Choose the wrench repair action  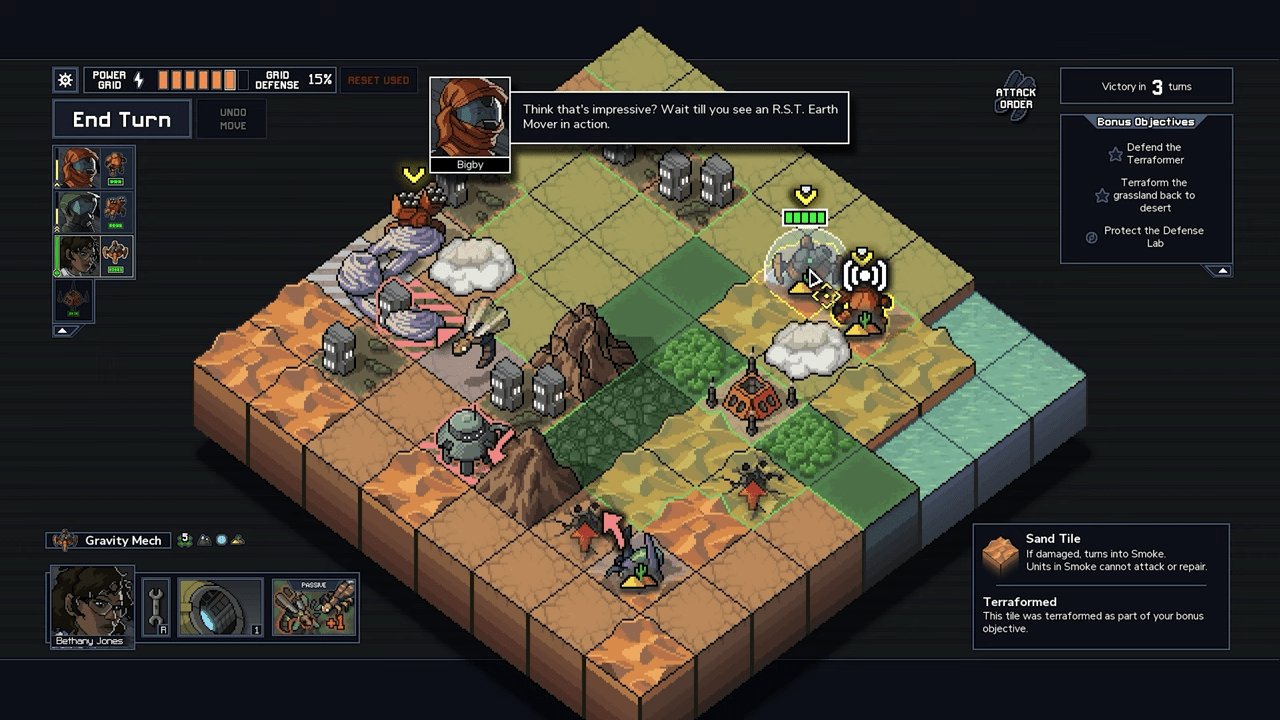coord(156,607)
